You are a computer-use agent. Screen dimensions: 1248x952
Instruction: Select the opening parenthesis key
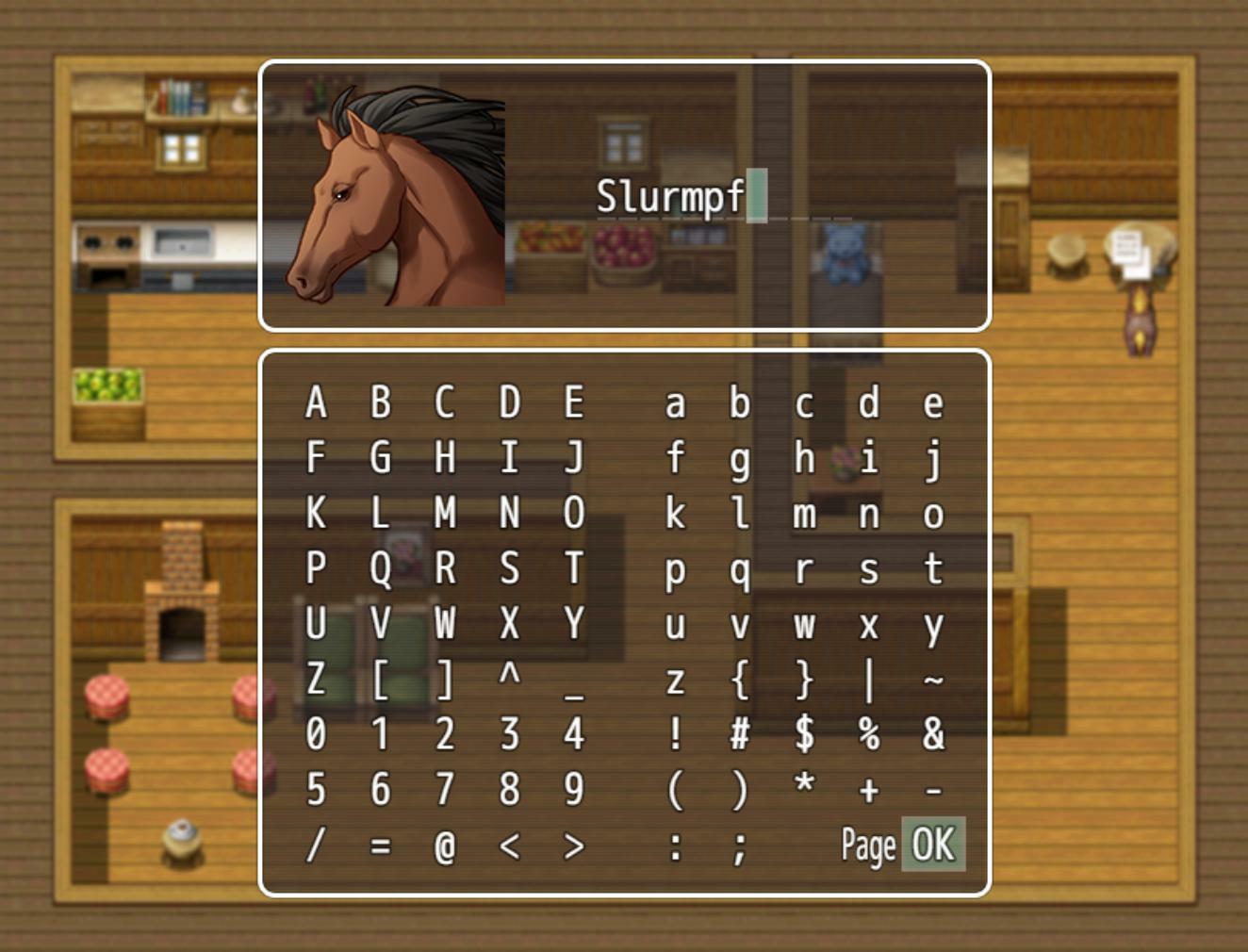pos(675,791)
